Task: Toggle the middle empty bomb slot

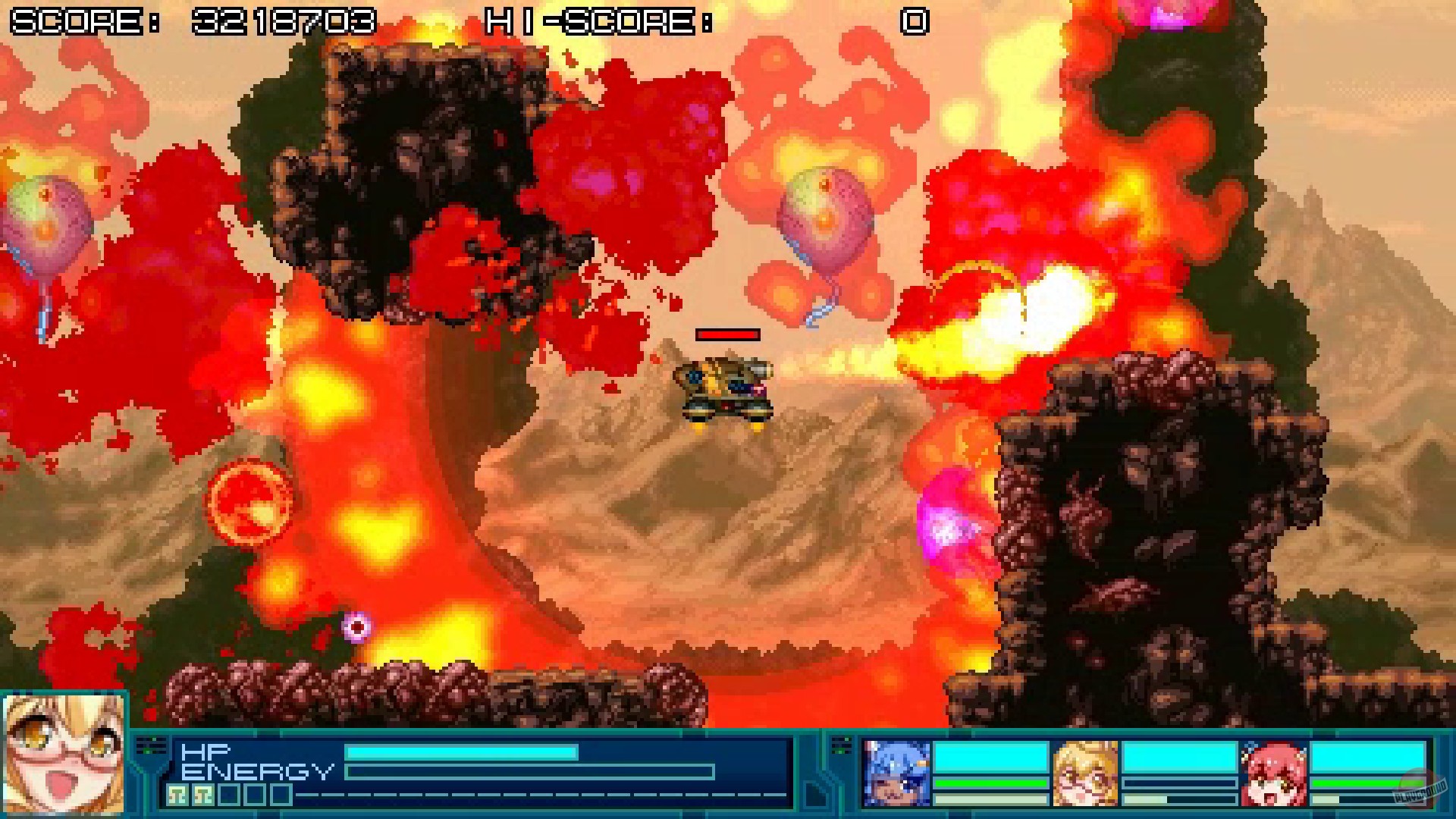Action: (253, 795)
